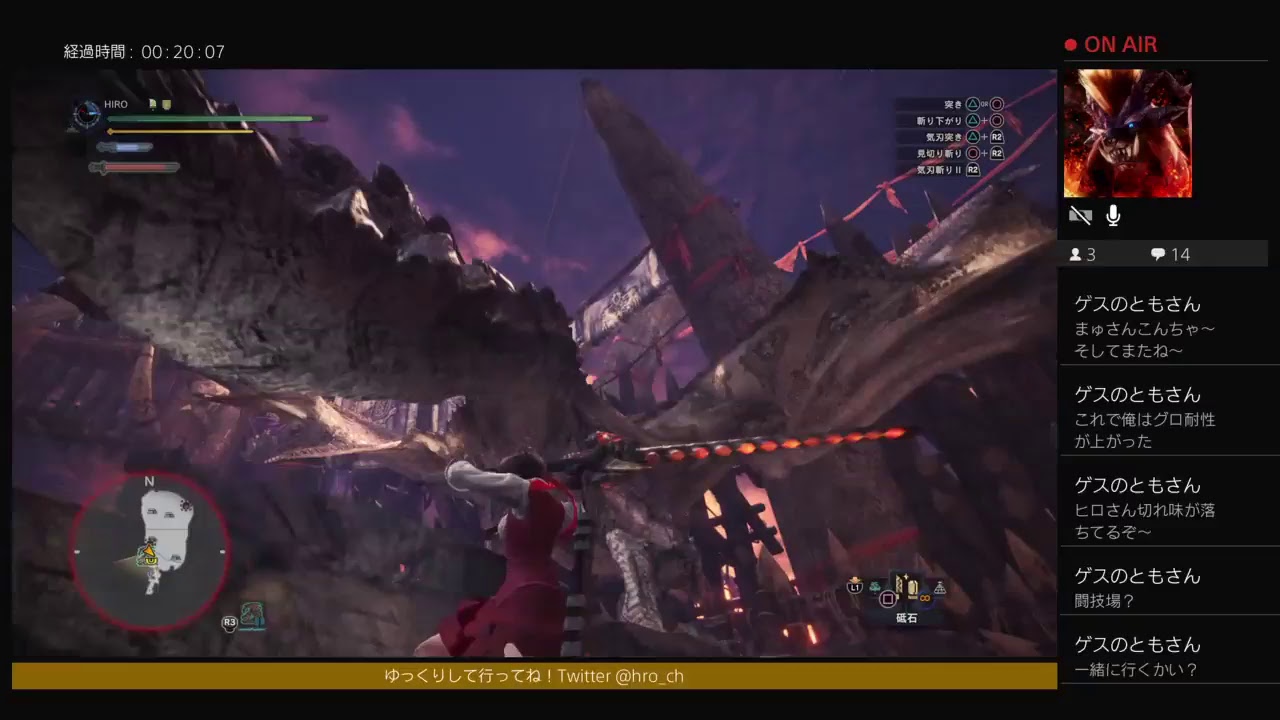Mute the broadcast microphone
Screen dimensions: 1280x720
click(x=1112, y=215)
